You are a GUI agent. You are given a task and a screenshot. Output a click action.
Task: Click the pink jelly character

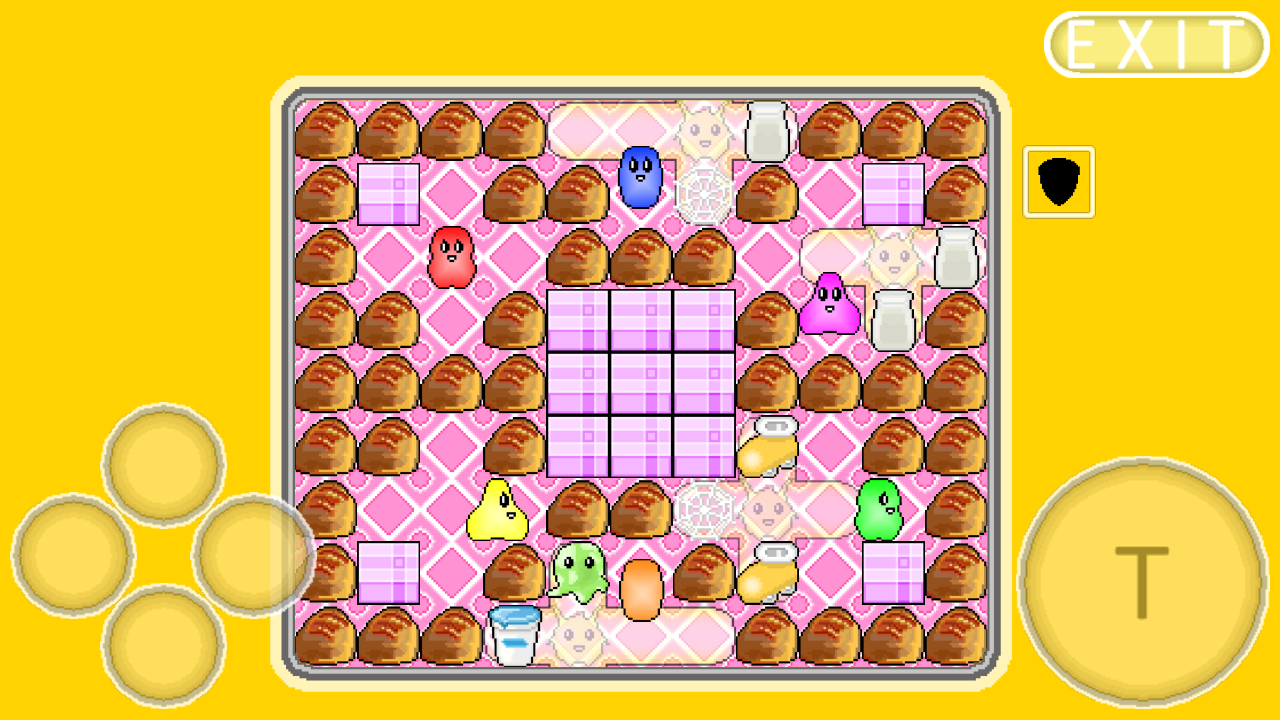click(831, 307)
